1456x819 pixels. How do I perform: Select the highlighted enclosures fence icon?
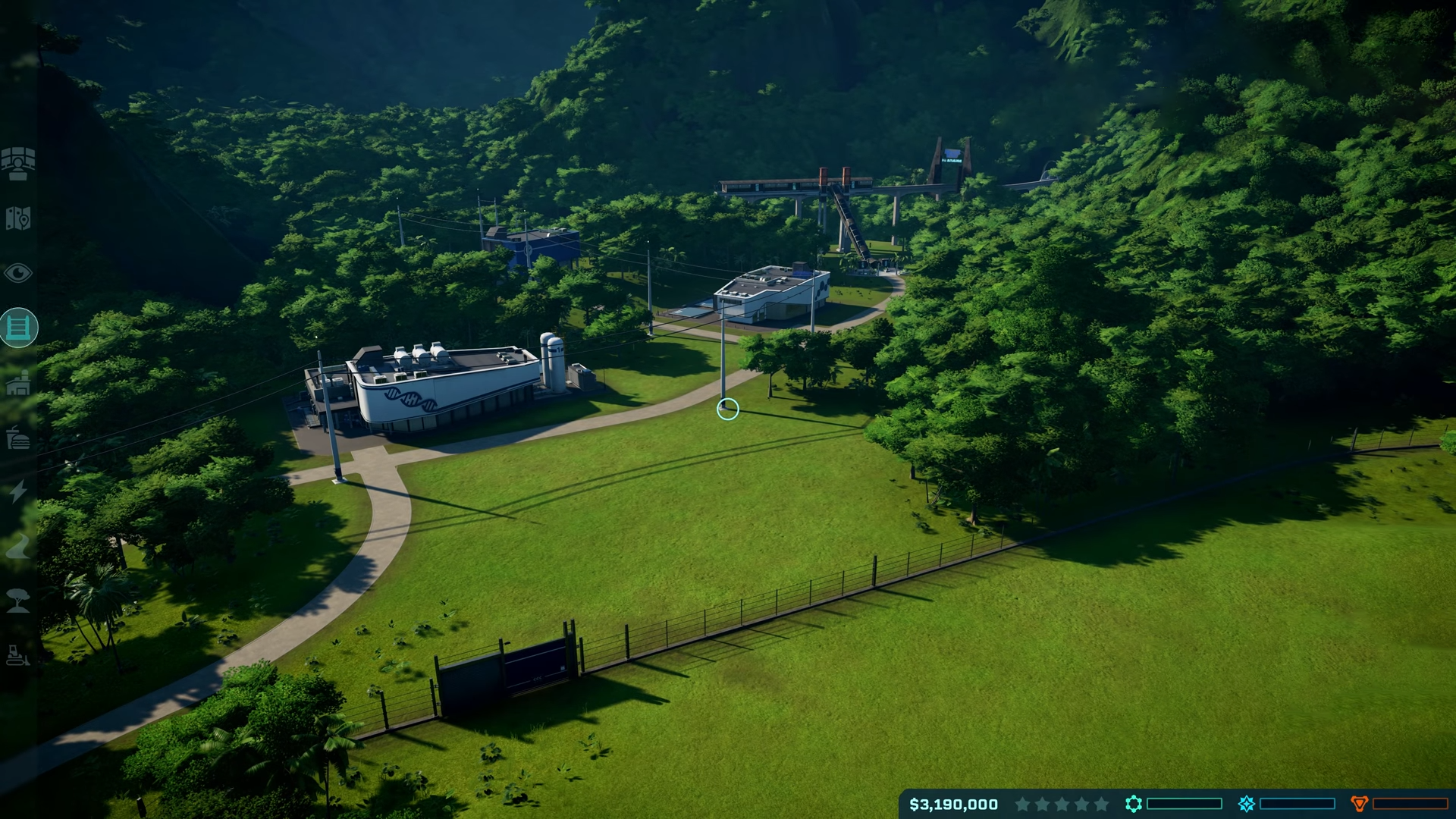18,328
